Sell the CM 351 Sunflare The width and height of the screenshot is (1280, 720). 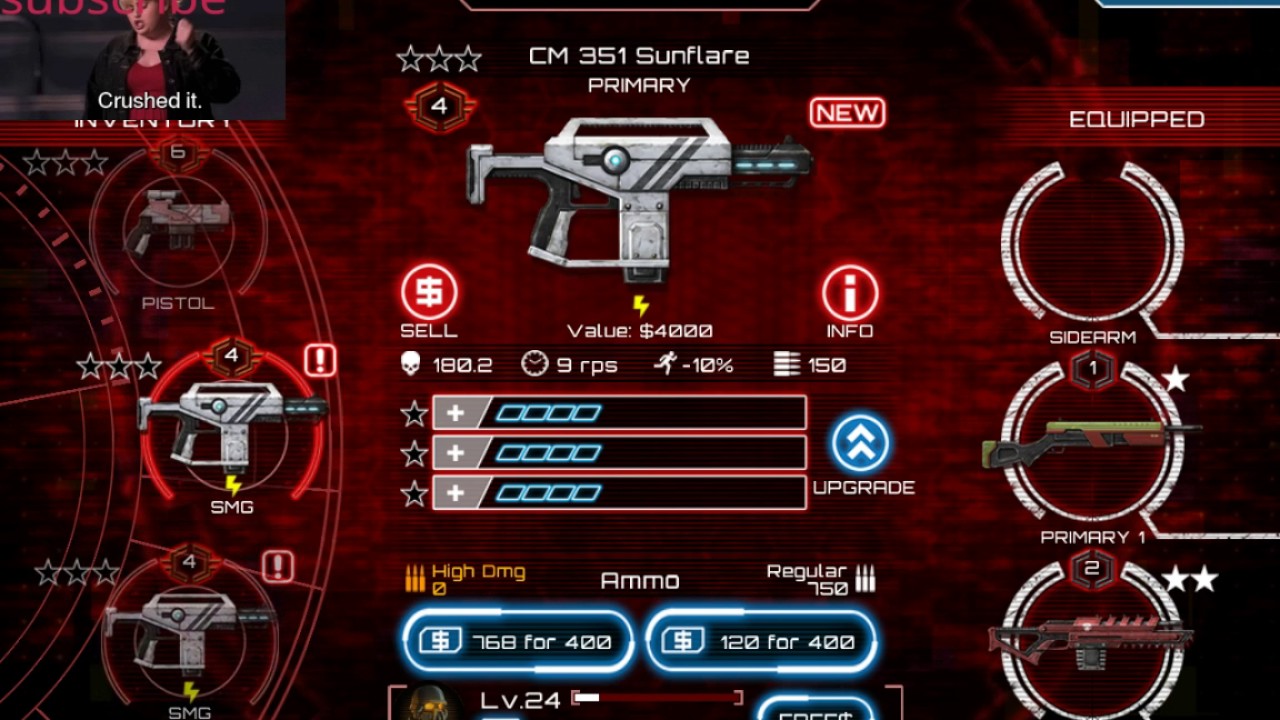[x=429, y=294]
